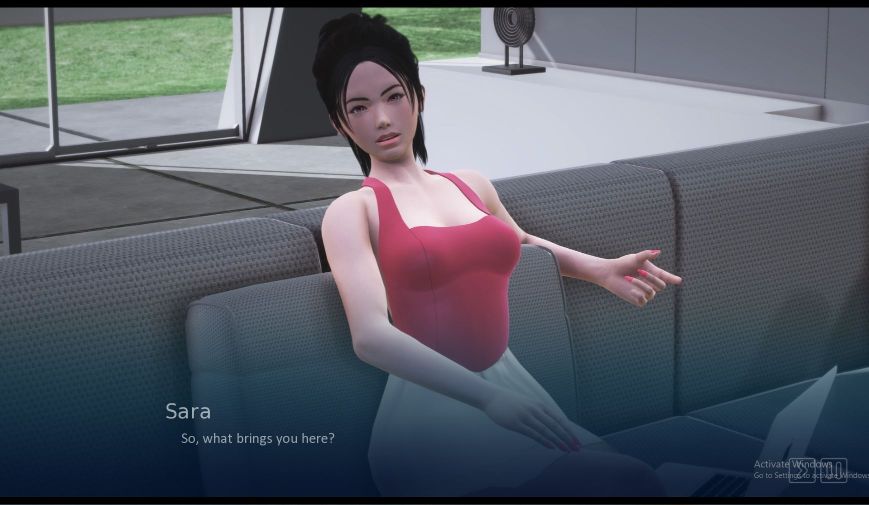Advance Sara's dialogue line
This screenshot has height=505, width=869.
click(257, 438)
